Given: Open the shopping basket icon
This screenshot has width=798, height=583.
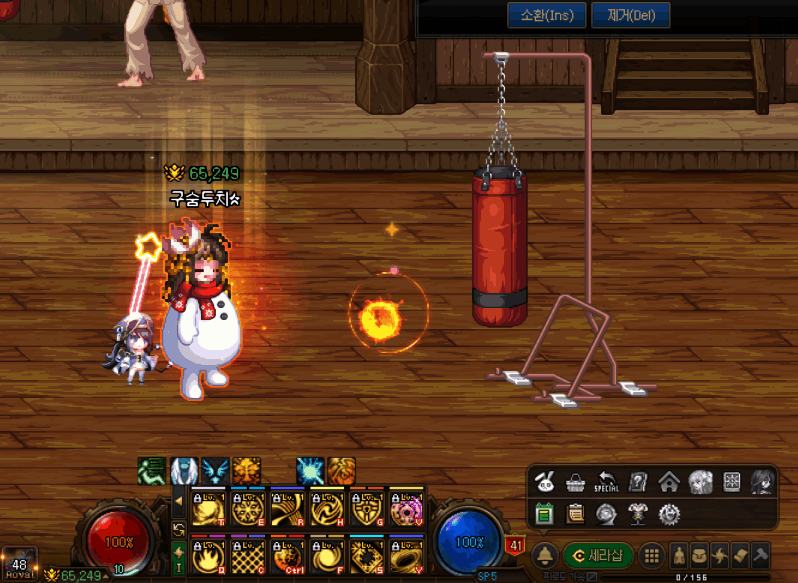Looking at the screenshot, I should (x=576, y=482).
